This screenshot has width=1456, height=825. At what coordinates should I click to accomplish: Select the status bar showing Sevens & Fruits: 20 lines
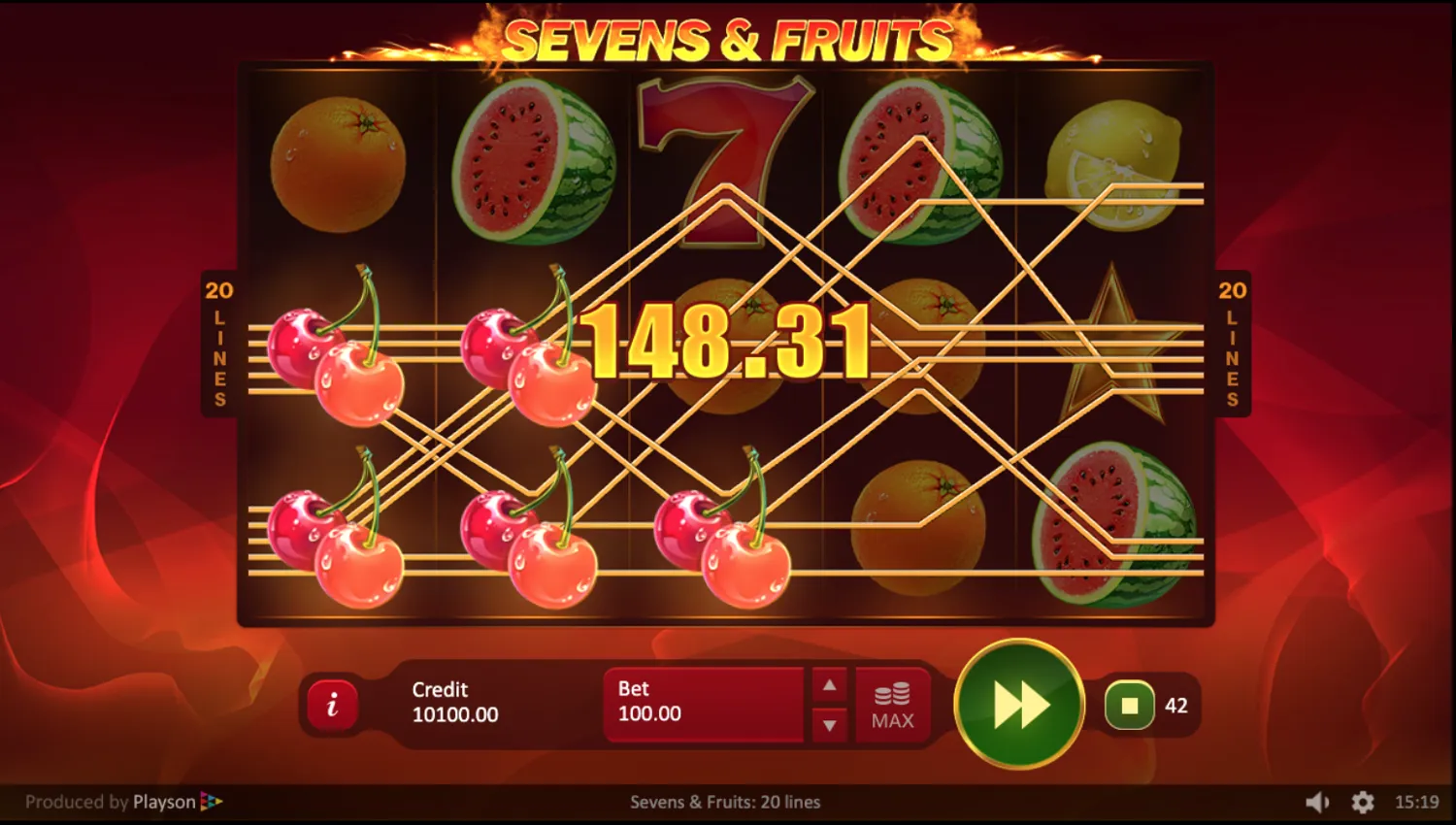[726, 802]
